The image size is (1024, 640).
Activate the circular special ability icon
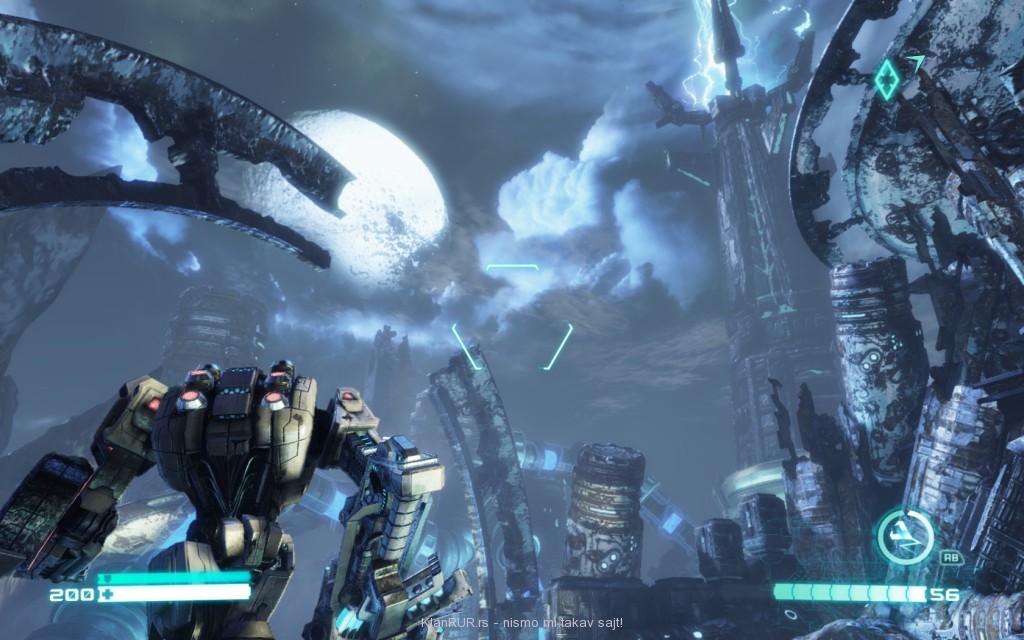tap(905, 537)
